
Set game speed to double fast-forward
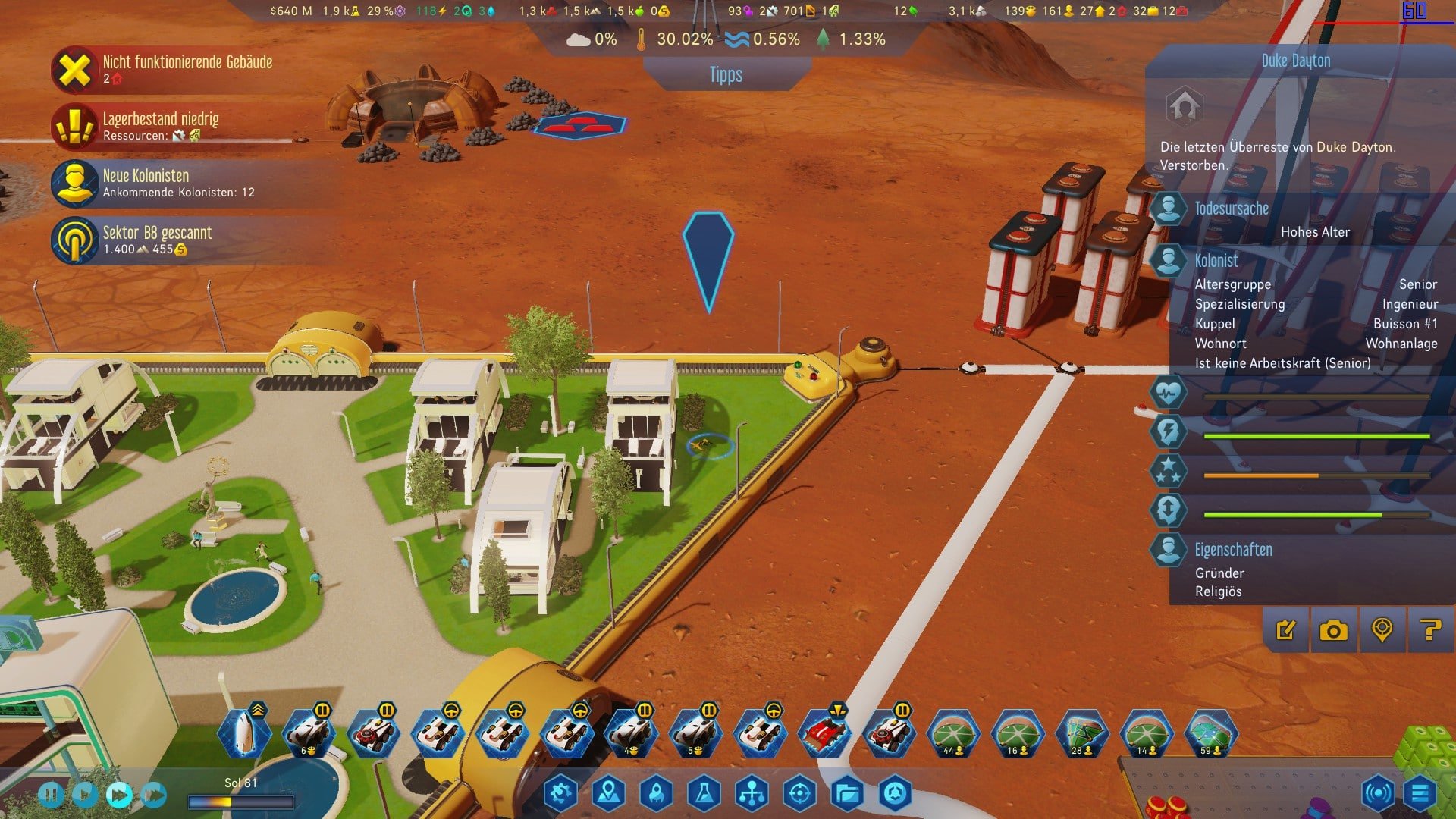pyautogui.click(x=118, y=795)
